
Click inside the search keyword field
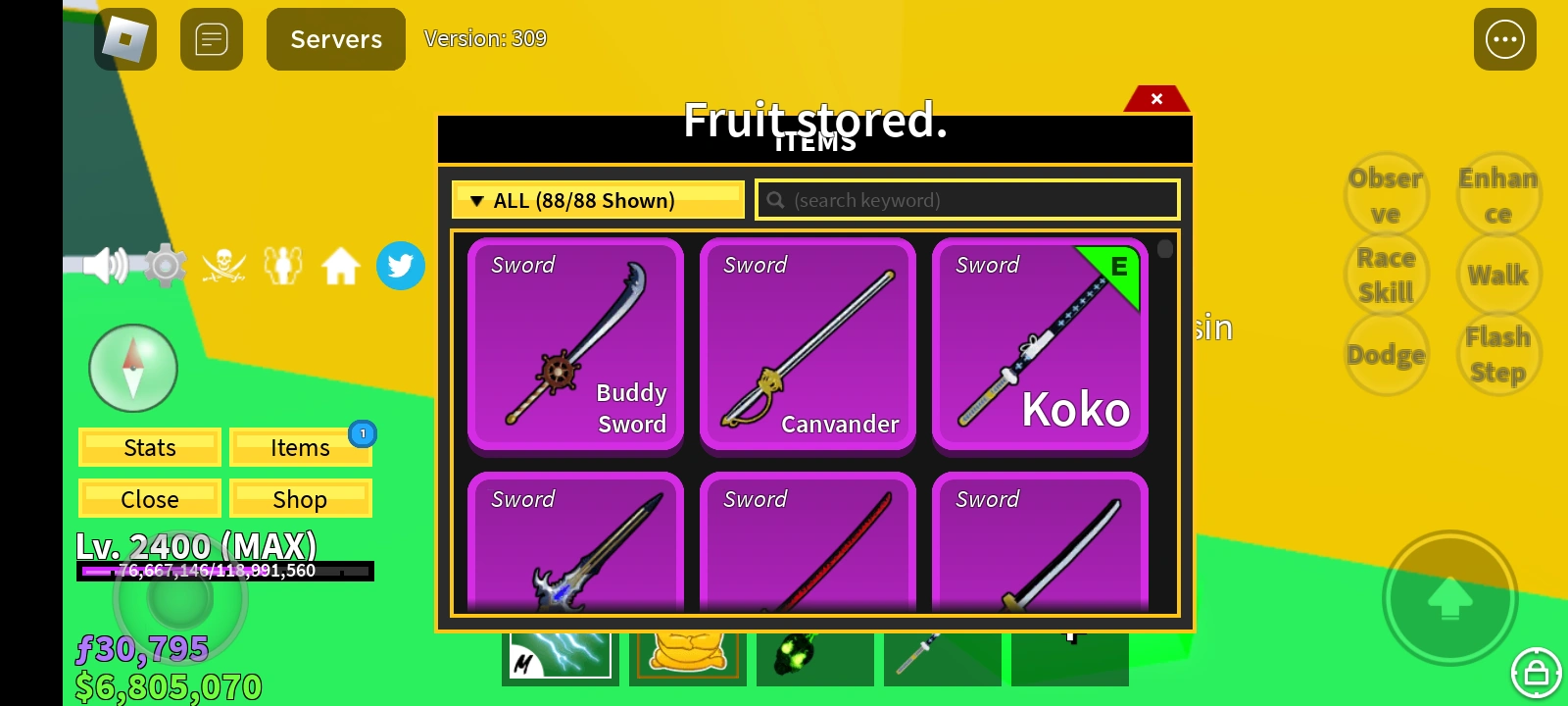point(967,199)
